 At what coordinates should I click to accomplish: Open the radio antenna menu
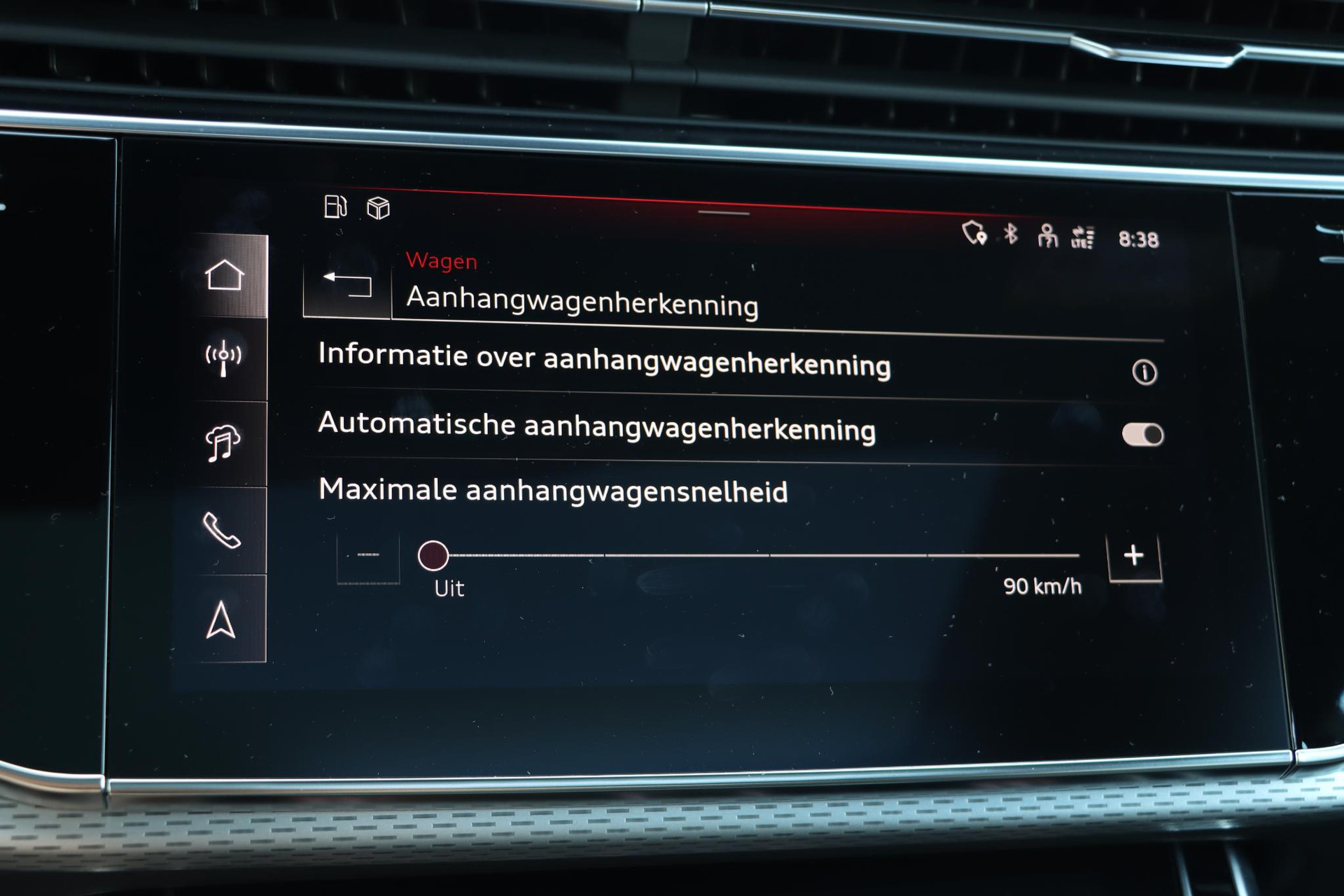[x=223, y=358]
